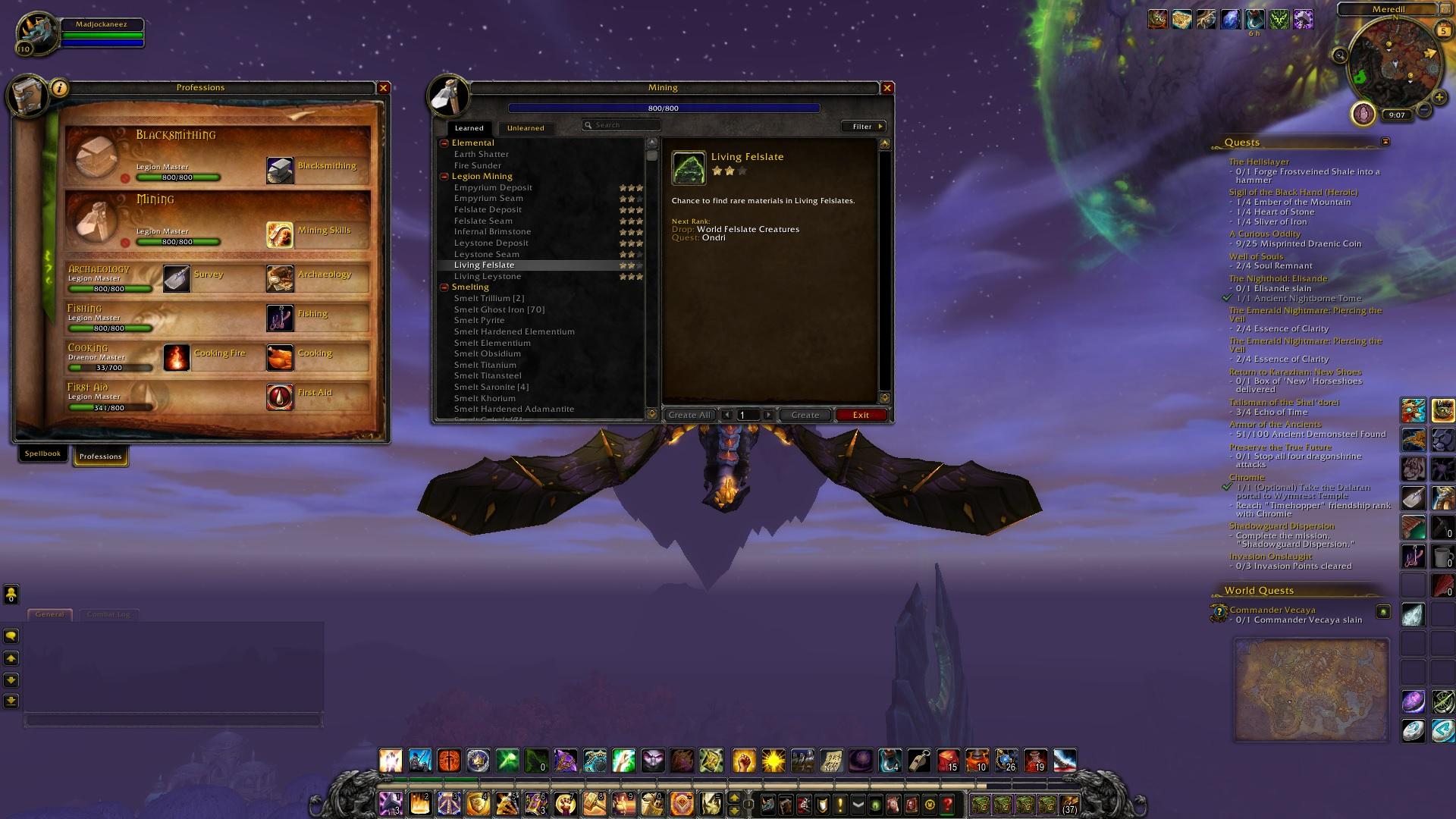This screenshot has width=1456, height=819.
Task: Select the Empyrium Deposit entry
Action: pyautogui.click(x=493, y=187)
